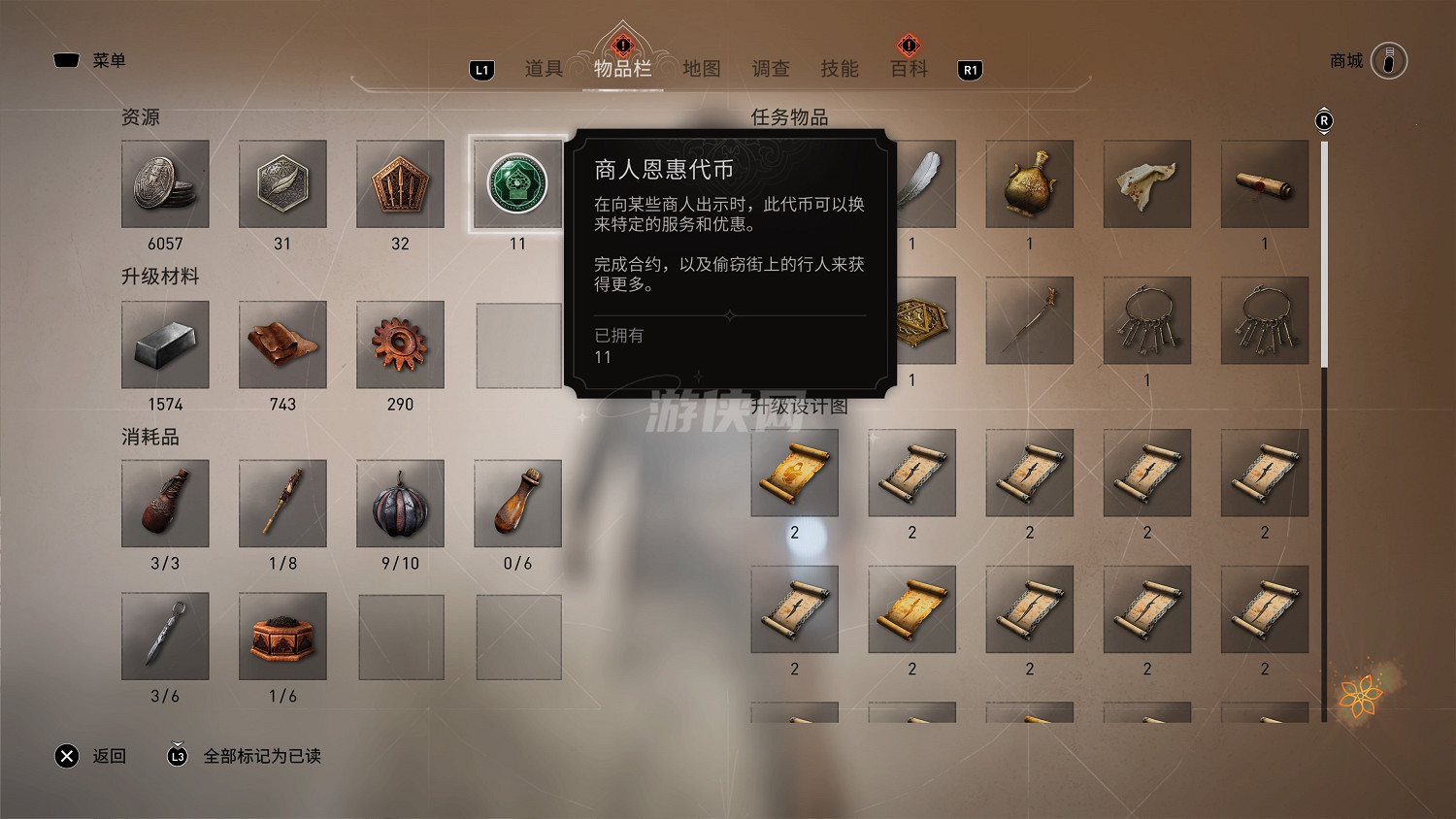Select the silver coins resource icon showing 6057
The width and height of the screenshot is (1456, 819).
pos(165,185)
